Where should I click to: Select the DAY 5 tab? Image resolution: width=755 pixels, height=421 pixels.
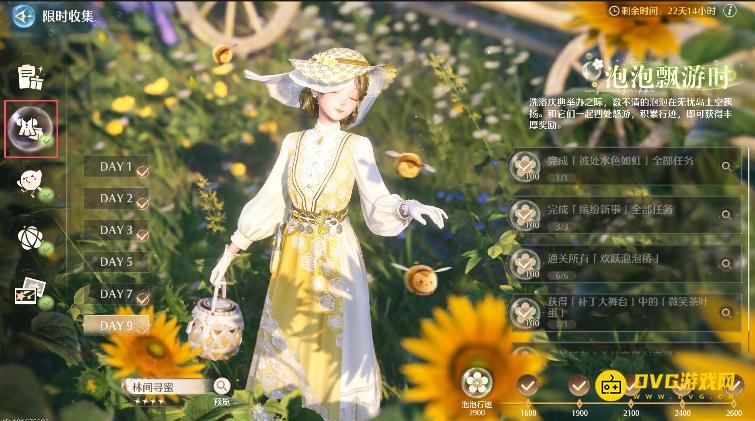tap(117, 262)
